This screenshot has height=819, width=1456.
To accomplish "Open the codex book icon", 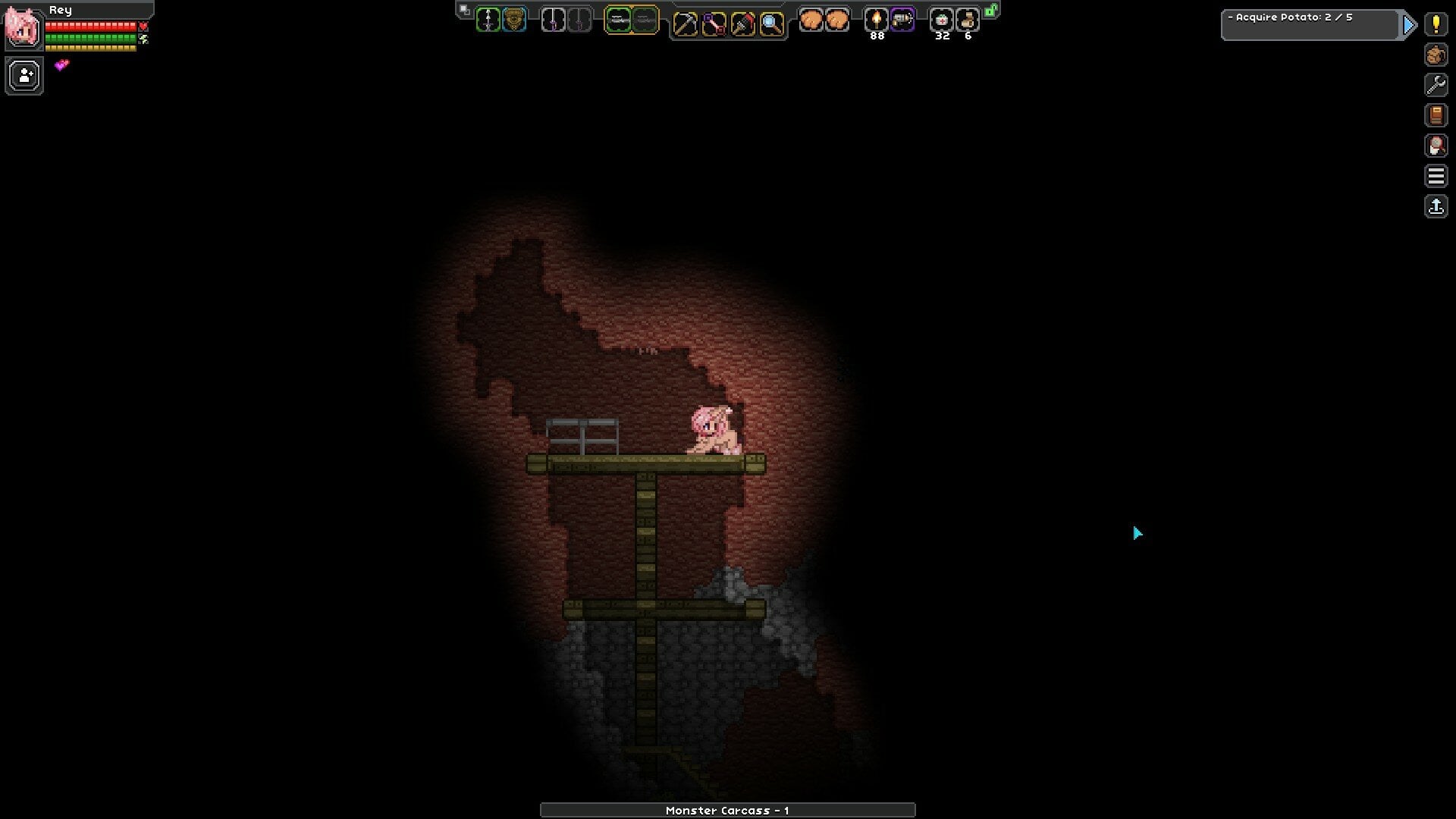I will point(1436,115).
